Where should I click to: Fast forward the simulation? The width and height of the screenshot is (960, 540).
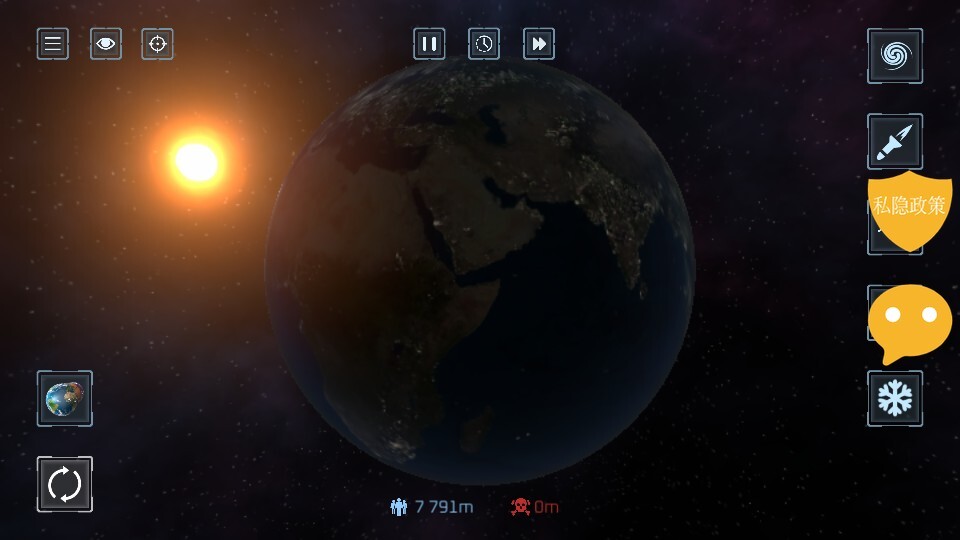click(539, 44)
